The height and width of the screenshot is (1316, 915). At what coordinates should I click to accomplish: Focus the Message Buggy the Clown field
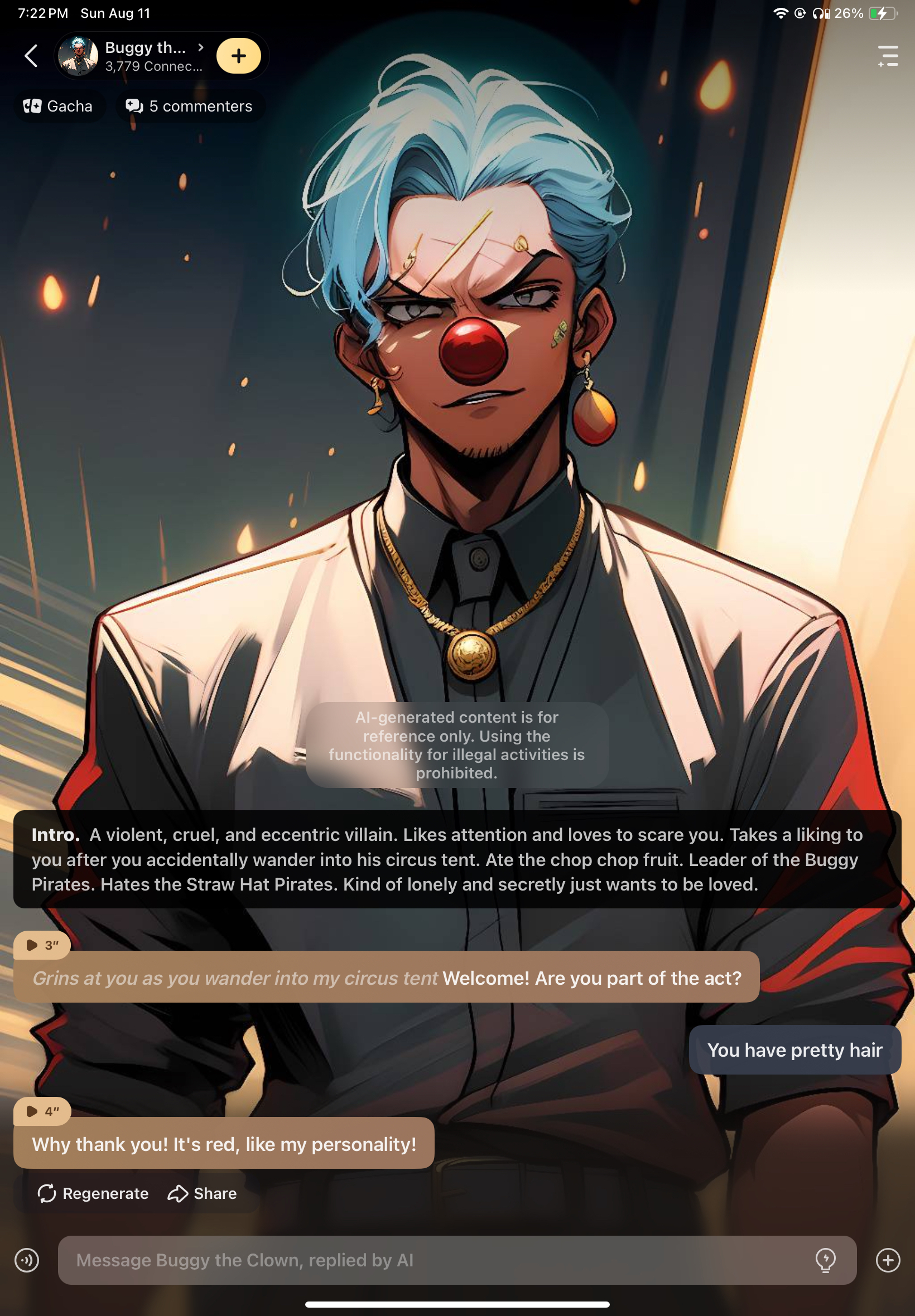coord(436,1260)
